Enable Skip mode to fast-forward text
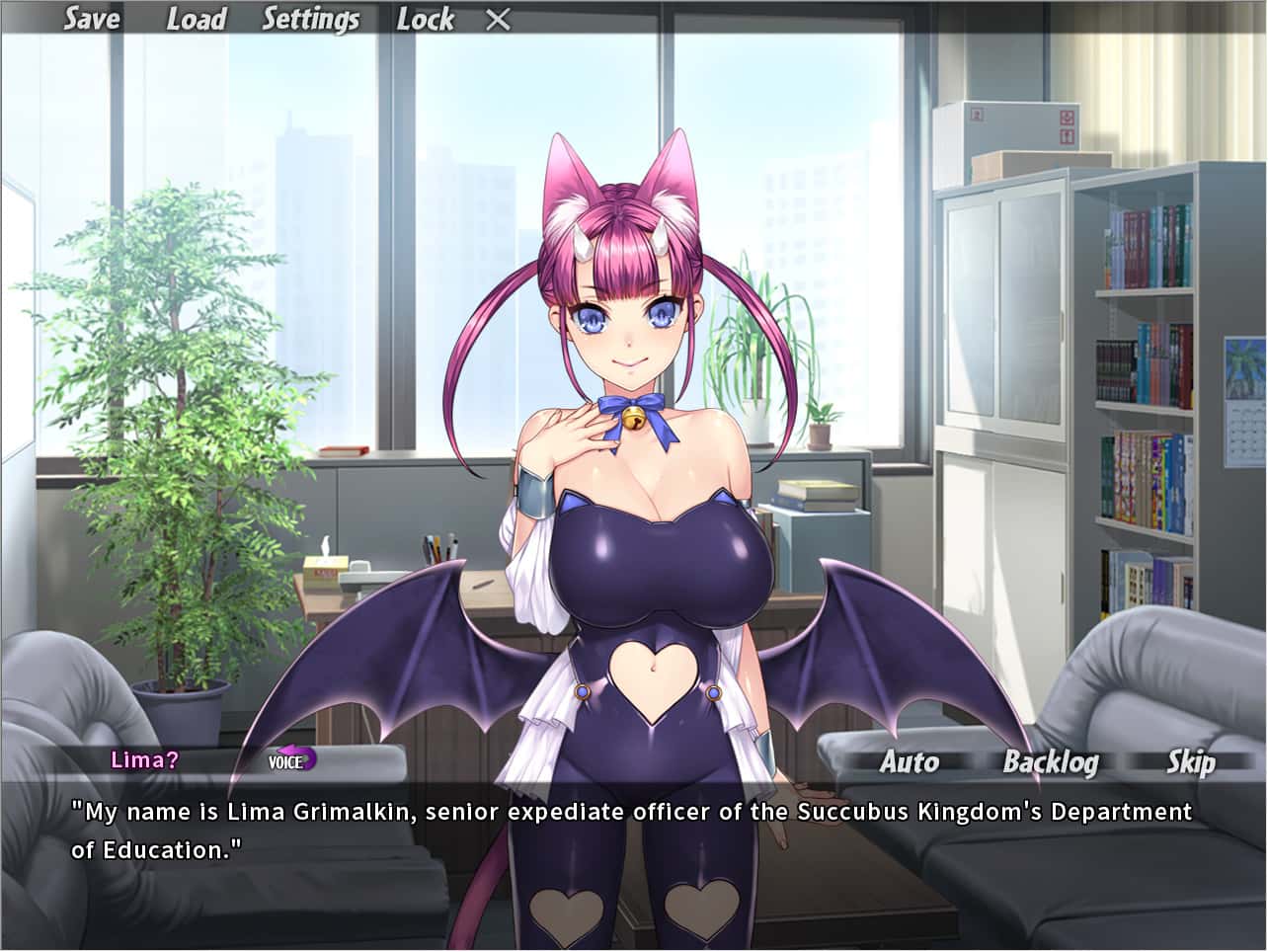The image size is (1268, 952). [x=1191, y=761]
